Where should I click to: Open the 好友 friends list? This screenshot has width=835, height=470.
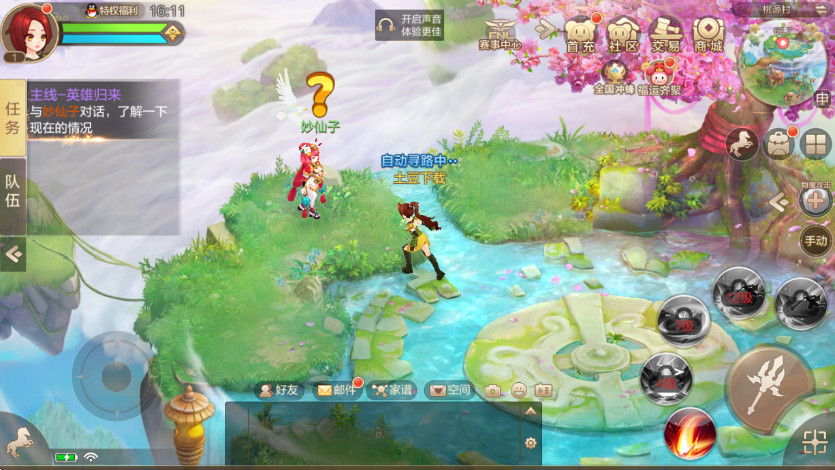[280, 390]
